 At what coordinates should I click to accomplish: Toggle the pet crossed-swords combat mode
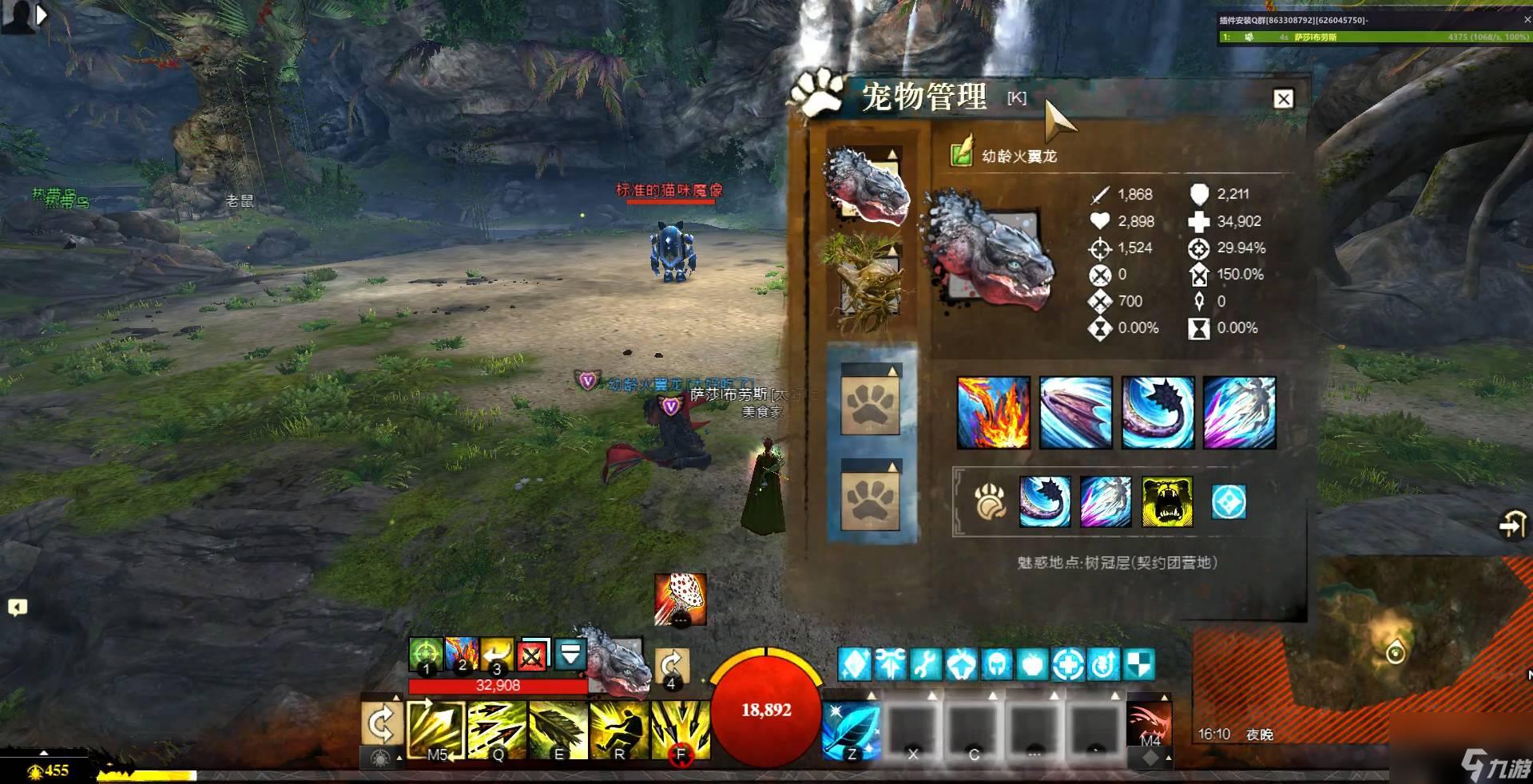click(533, 655)
